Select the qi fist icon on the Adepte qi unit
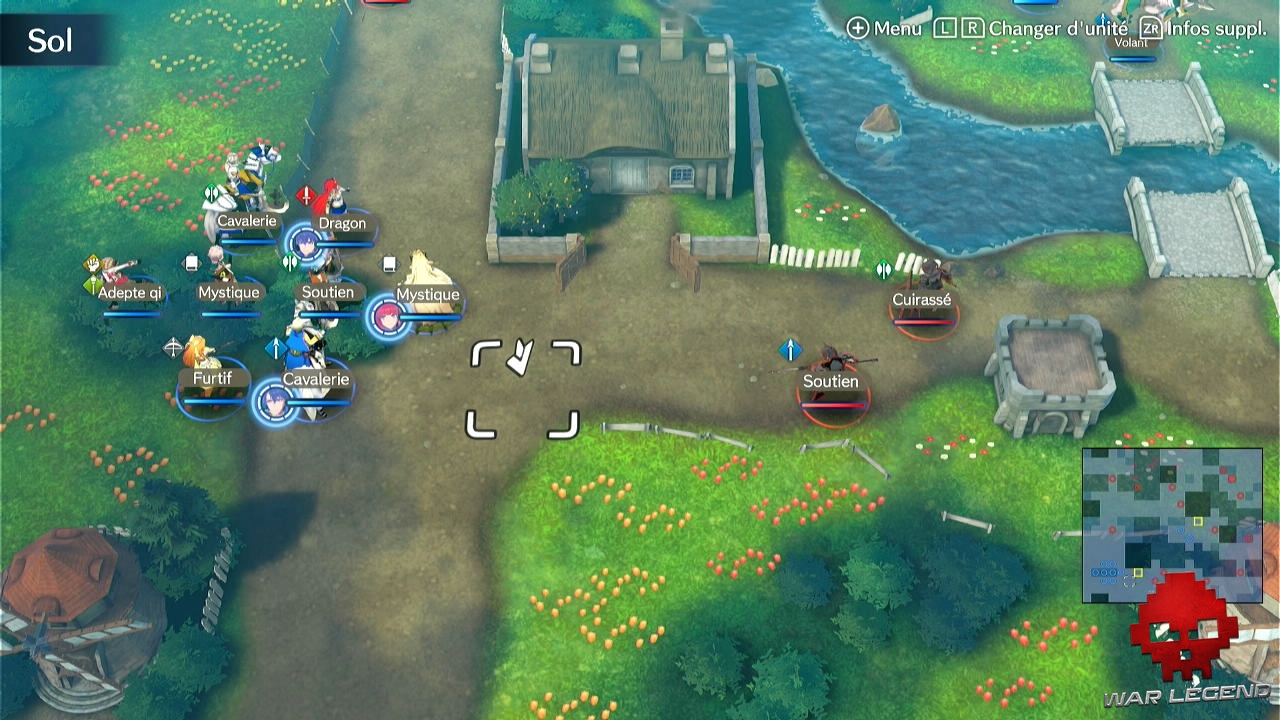 pos(94,265)
